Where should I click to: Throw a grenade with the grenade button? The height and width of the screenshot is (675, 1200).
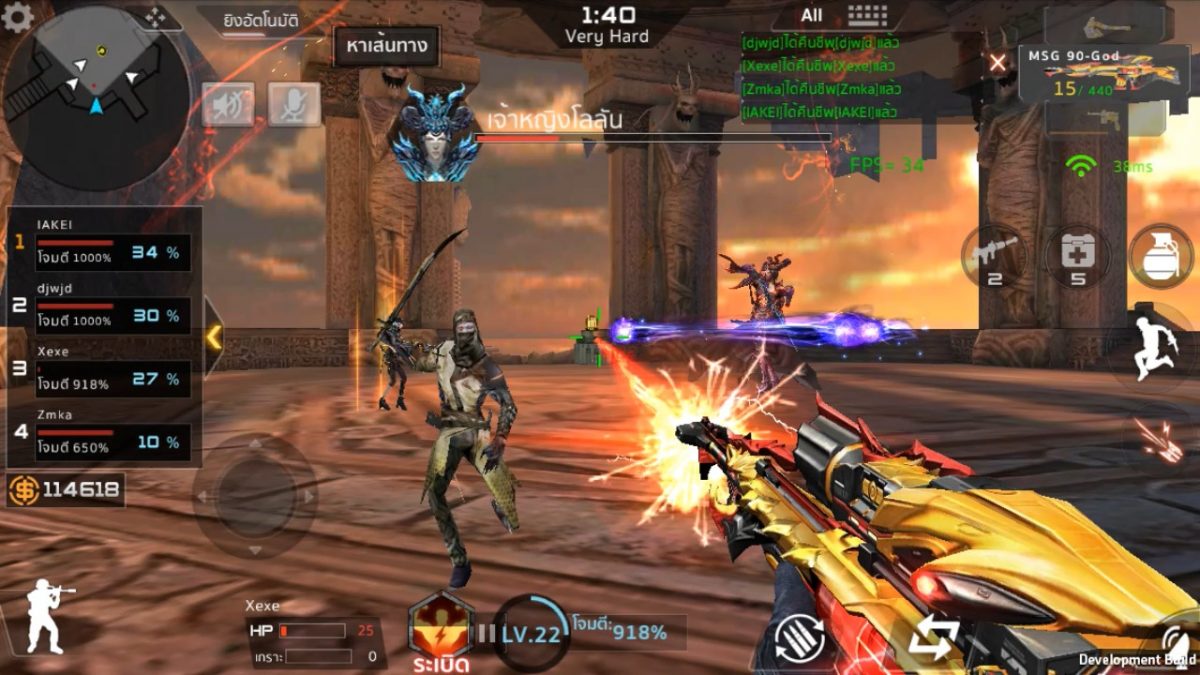[1161, 256]
